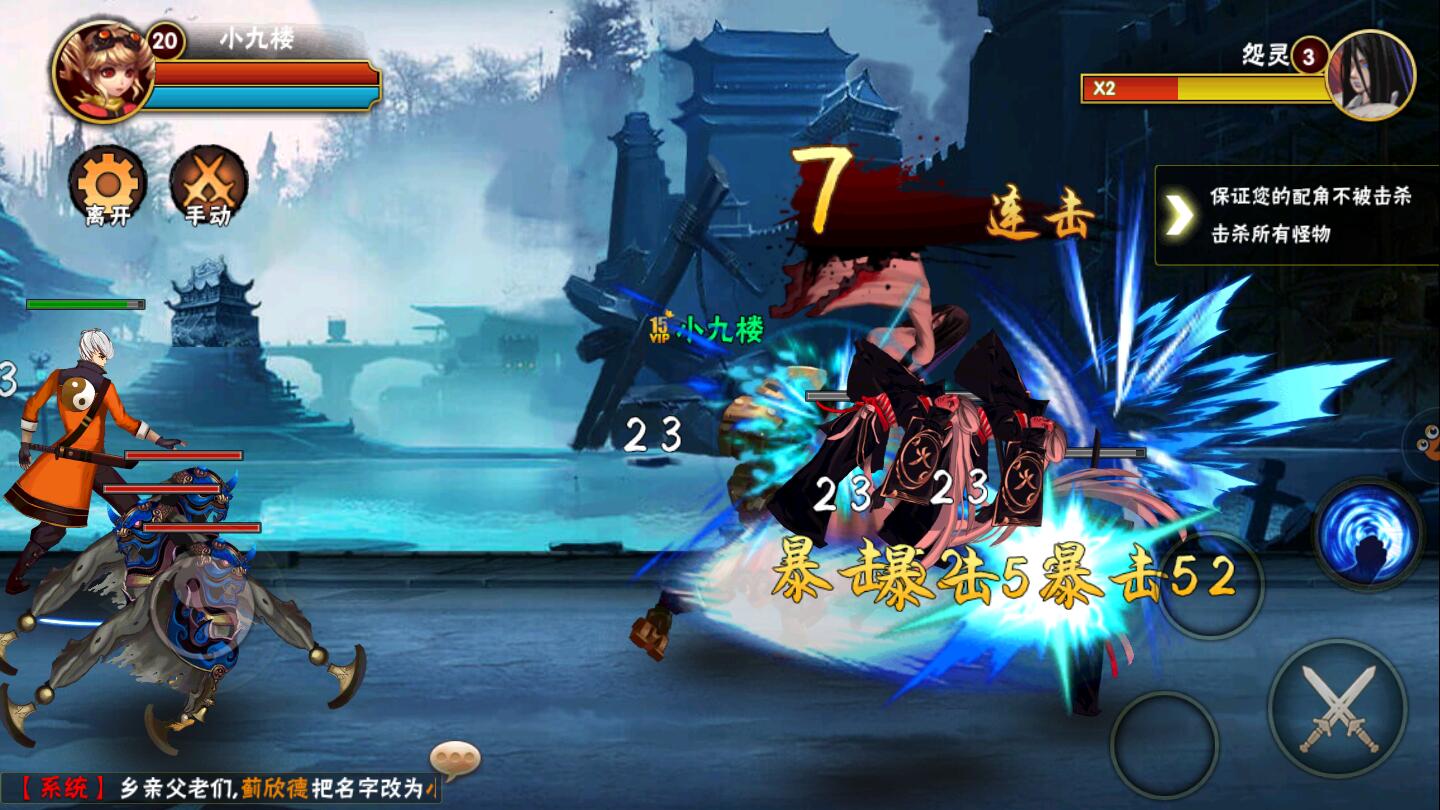Toggle the 手动 crossed-swords combat mode button

pyautogui.click(x=208, y=186)
